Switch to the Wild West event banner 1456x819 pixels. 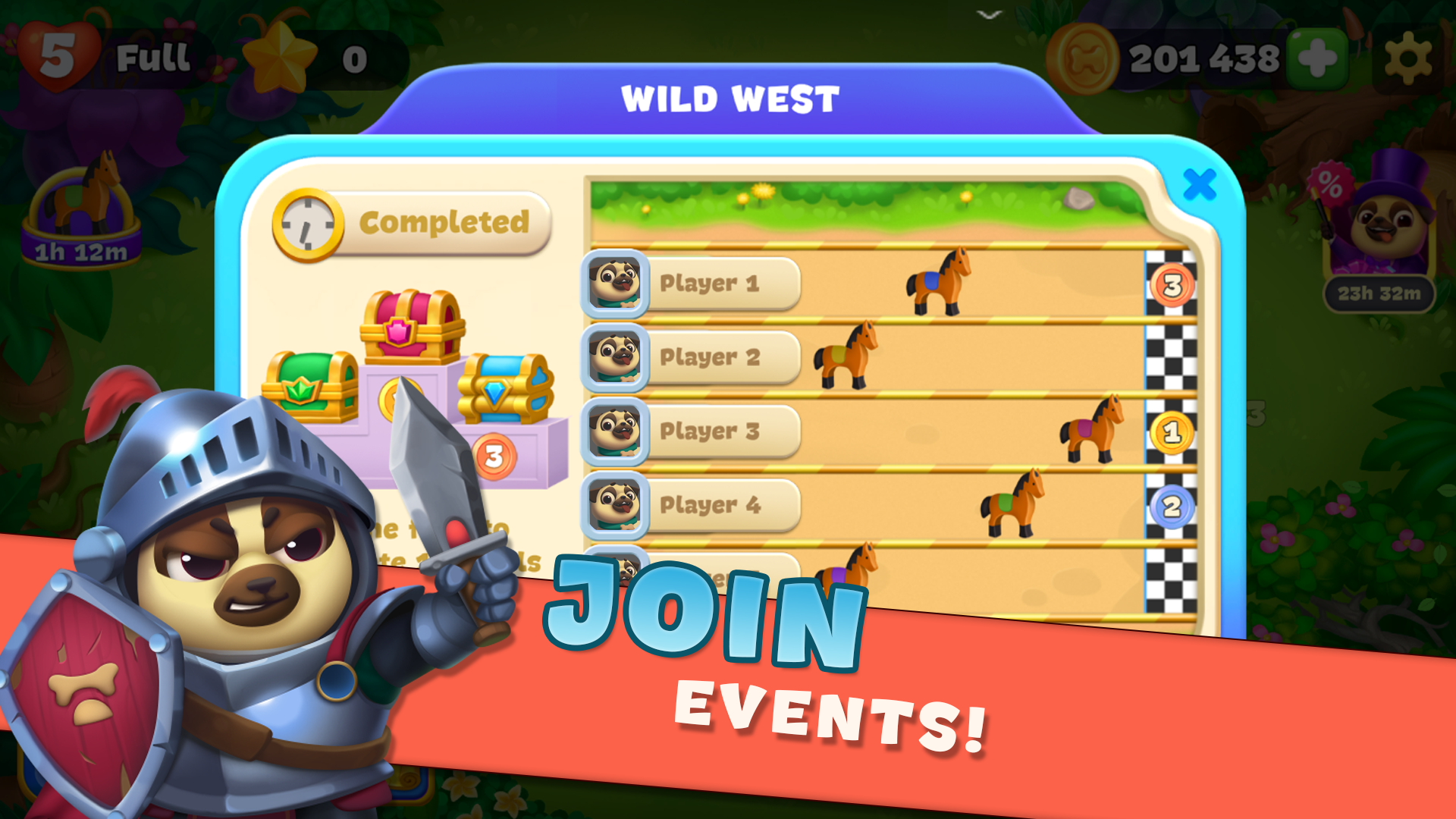pyautogui.click(x=728, y=97)
